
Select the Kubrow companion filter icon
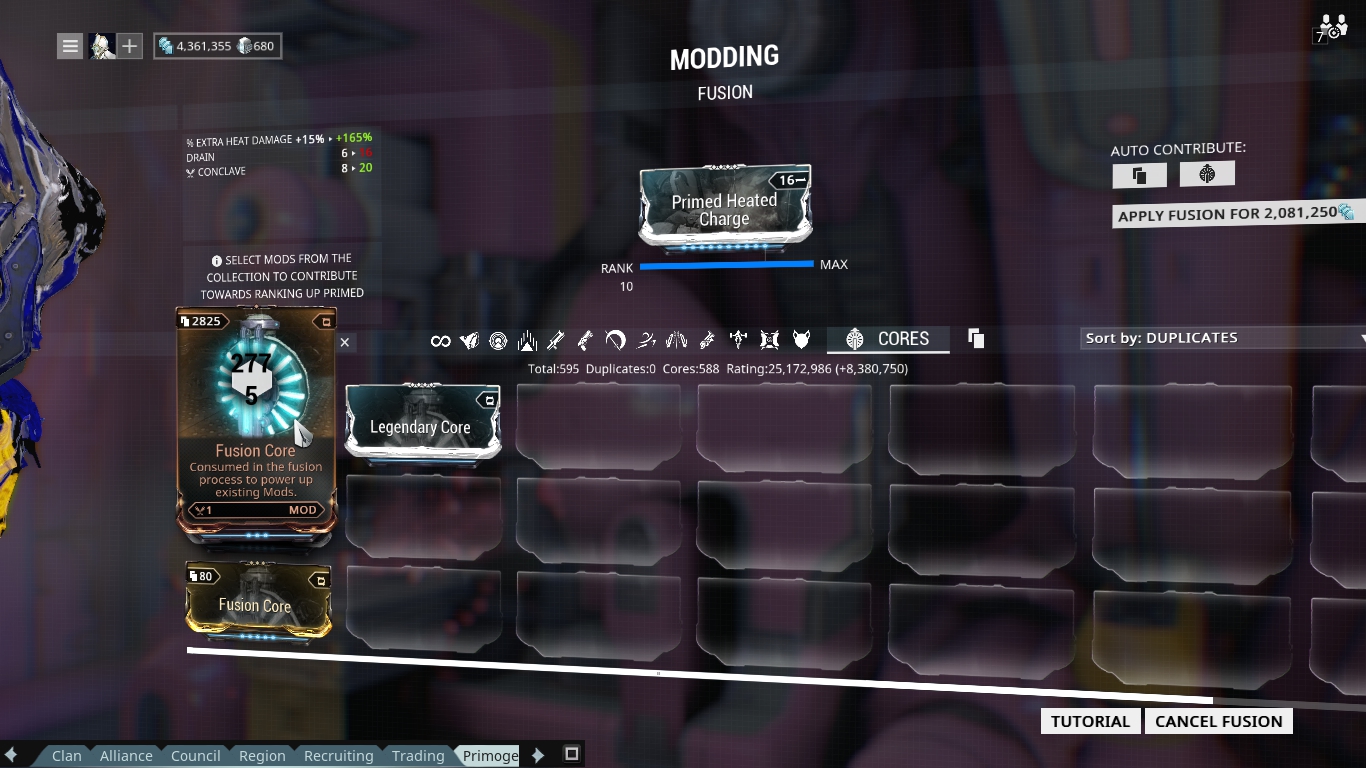click(x=800, y=340)
